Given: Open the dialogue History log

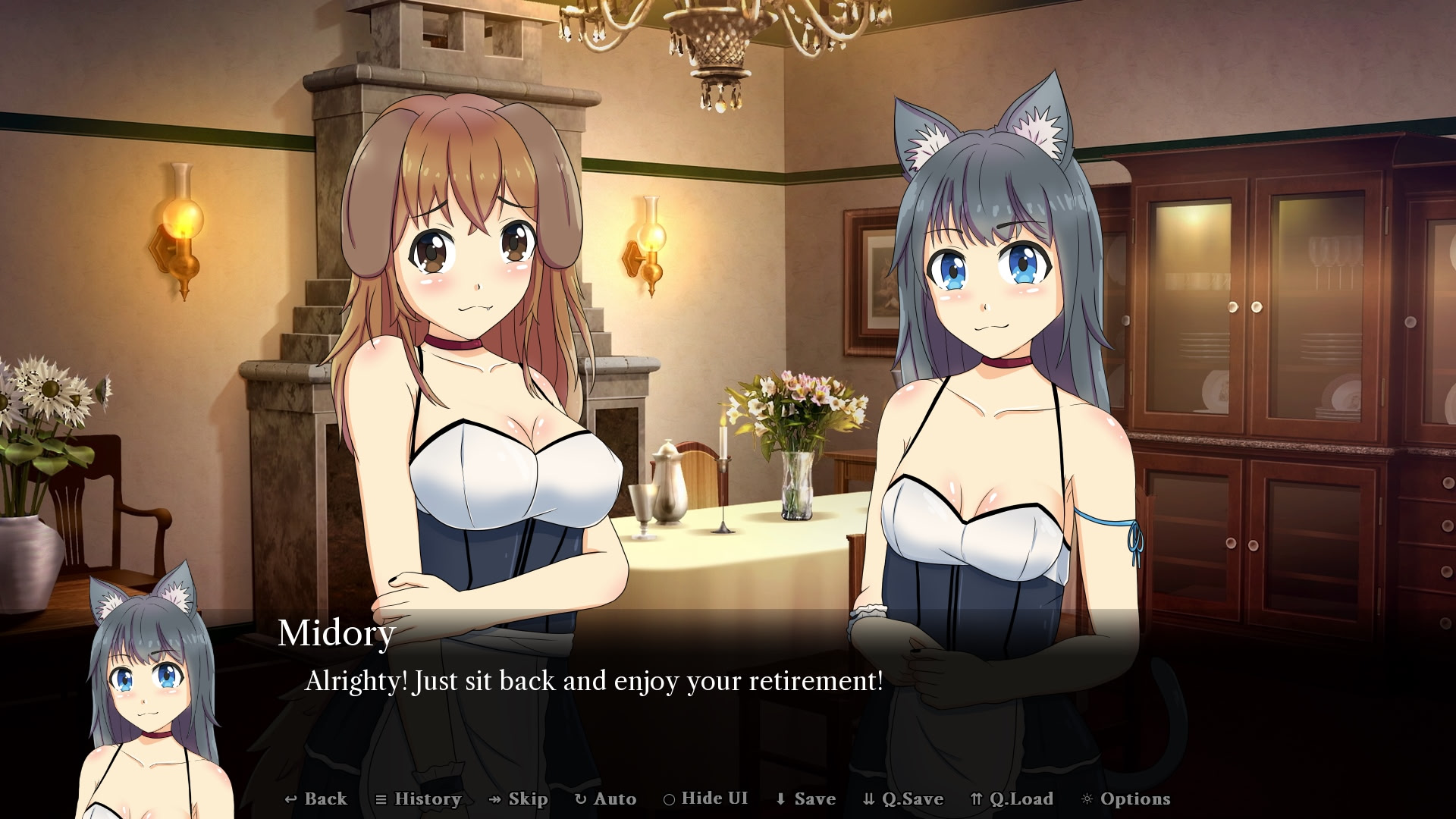Looking at the screenshot, I should coord(419,799).
